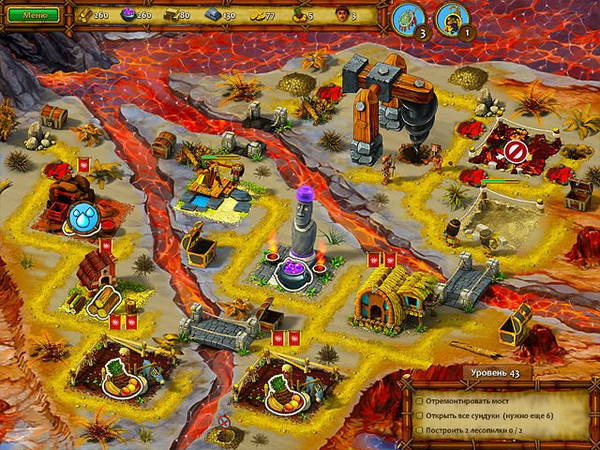Collect the wood logs bubble icon
This screenshot has height=450, width=600.
(x=104, y=301)
